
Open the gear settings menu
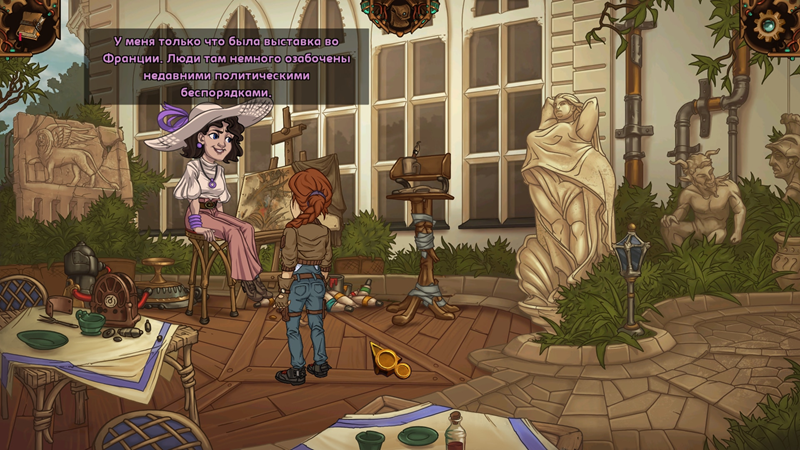tap(772, 24)
